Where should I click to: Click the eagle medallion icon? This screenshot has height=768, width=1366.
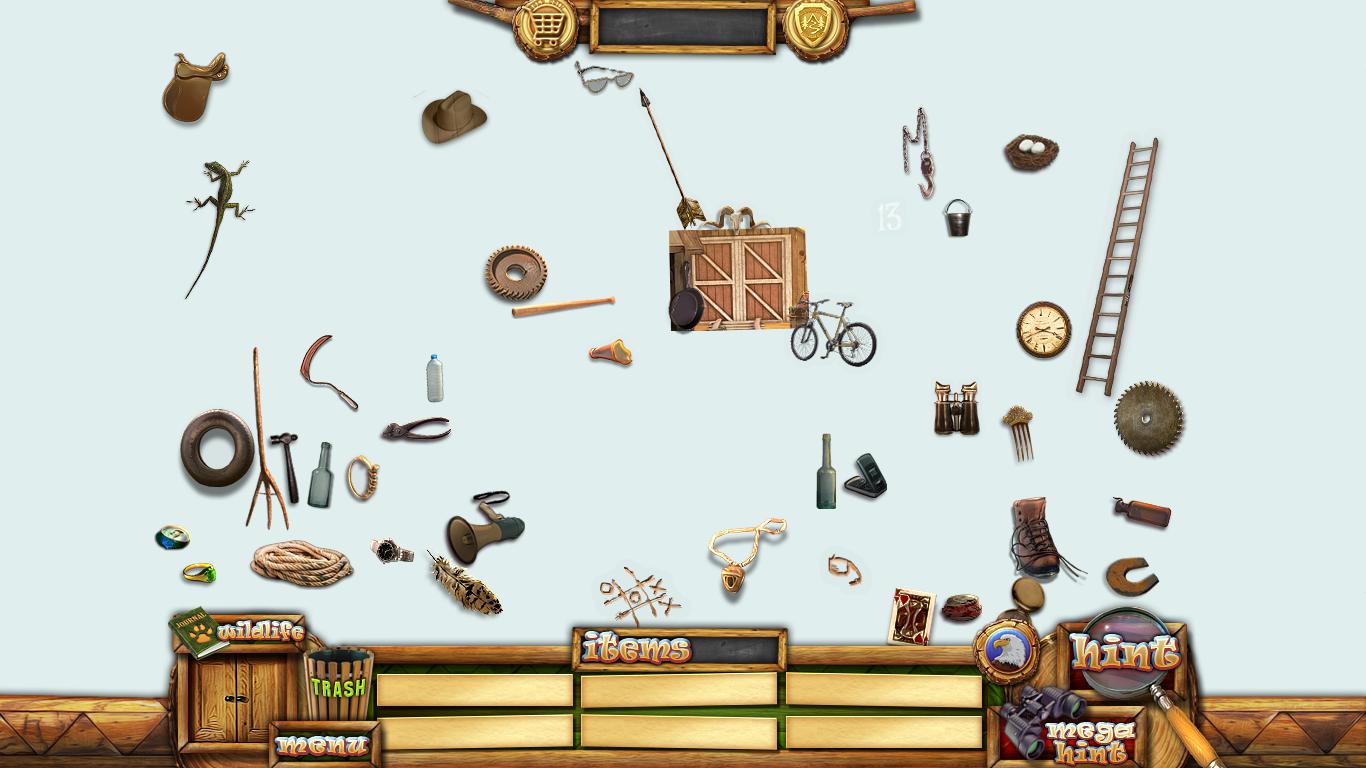tap(1008, 652)
